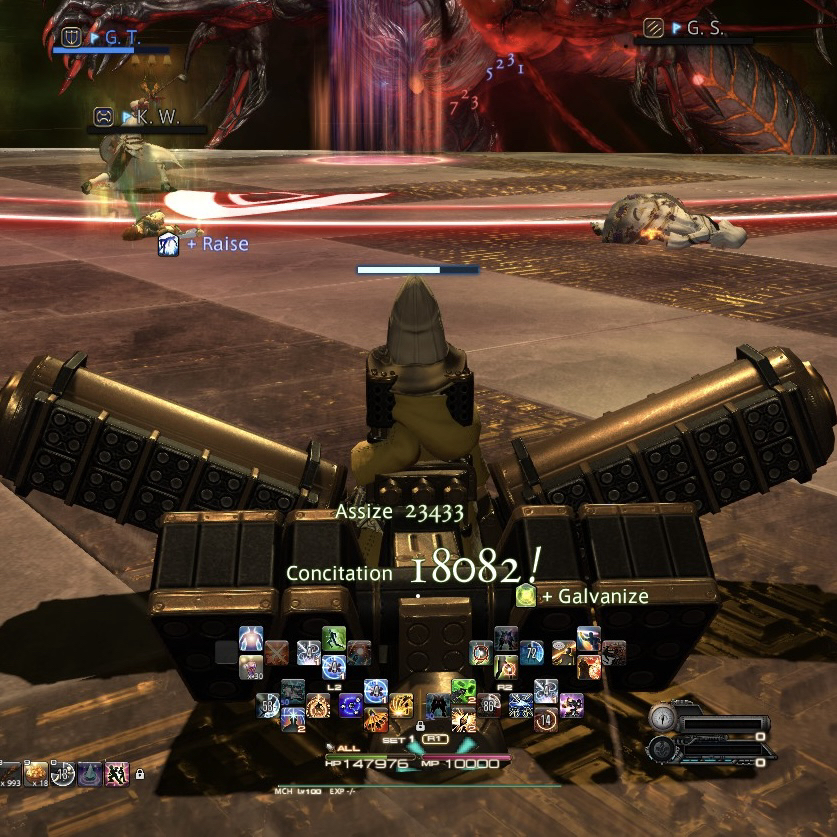Fire the green gun ability icon

463,690
